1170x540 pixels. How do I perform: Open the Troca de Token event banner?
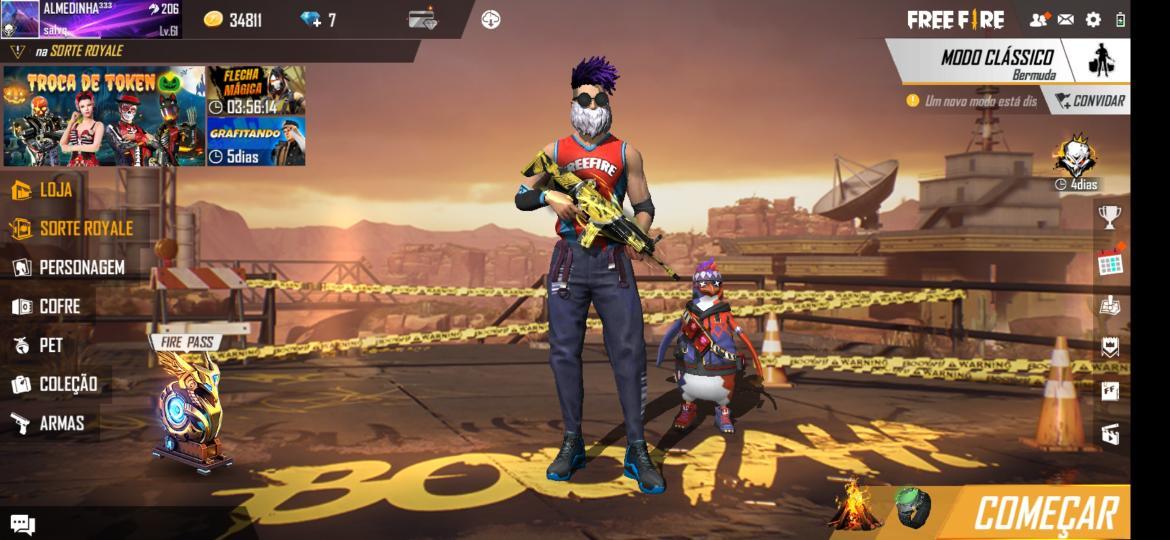[x=104, y=116]
